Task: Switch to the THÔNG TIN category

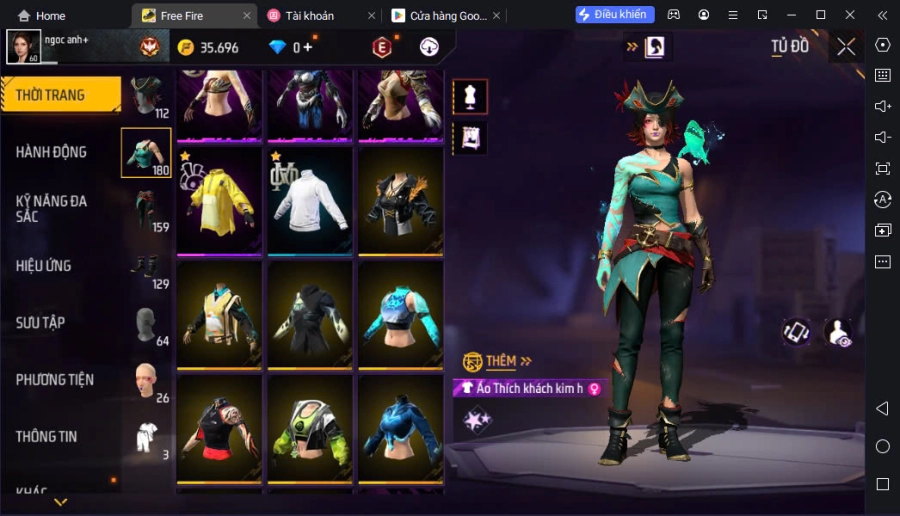Action: click(47, 437)
